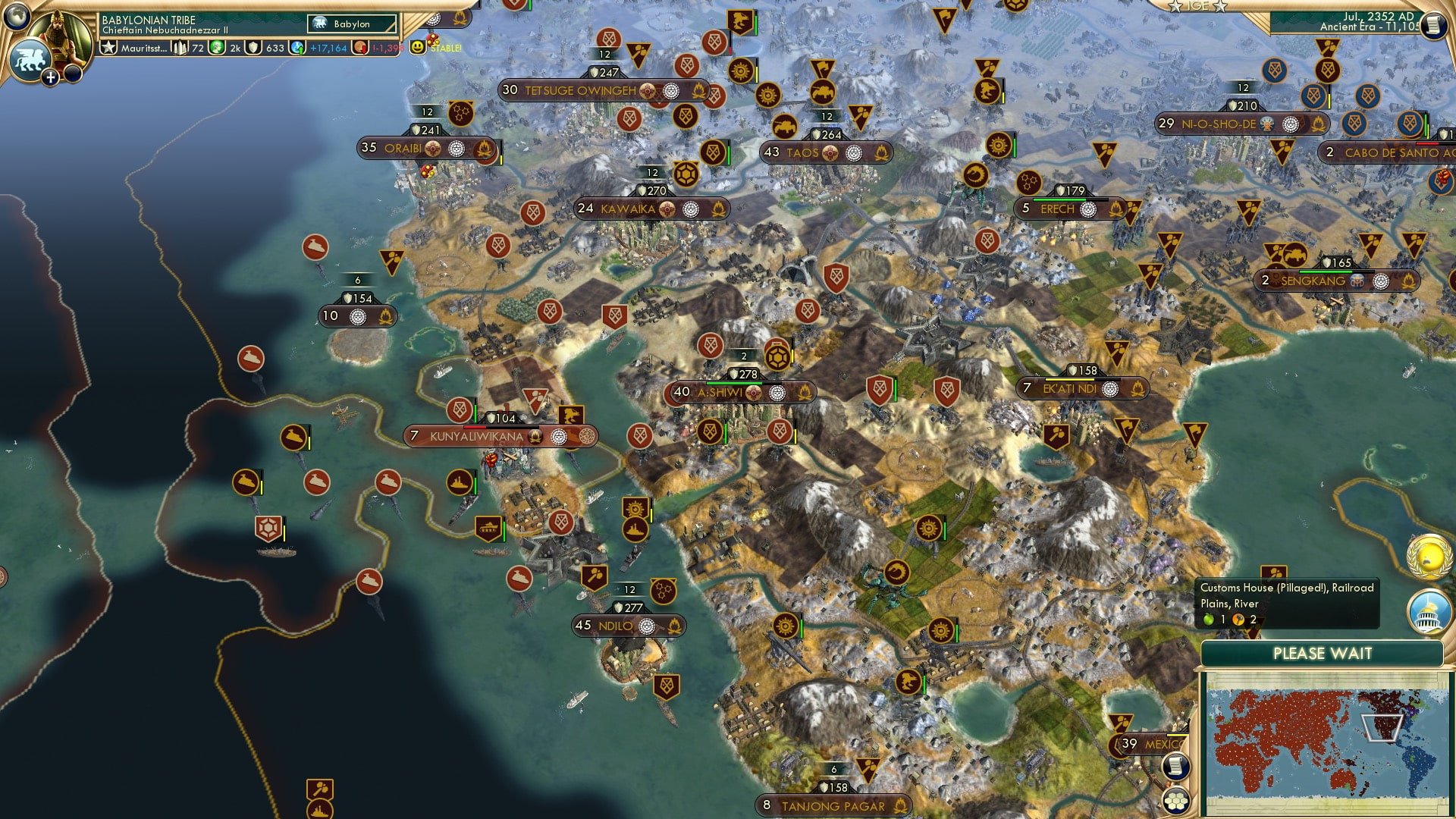Screen dimensions: 1456x819
Task: Click the small plus button under the portrait
Action: tap(50, 77)
